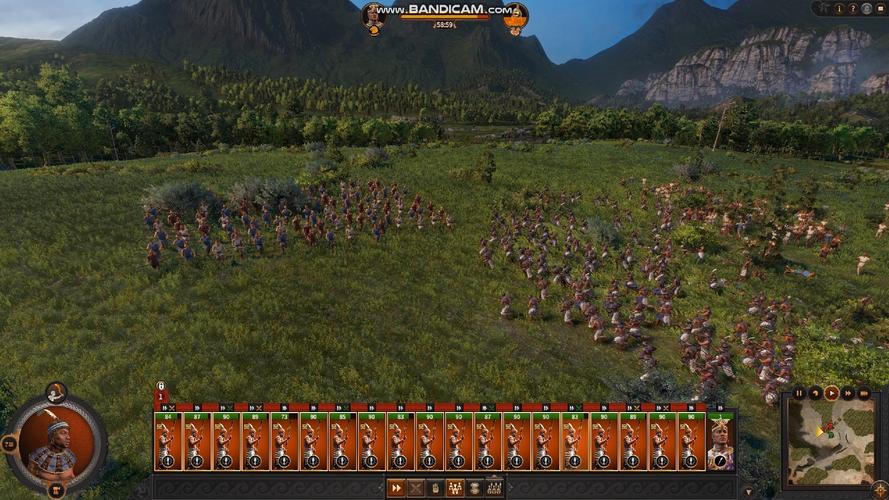Select the general's unit card
The width and height of the screenshot is (889, 500).
pos(720,440)
